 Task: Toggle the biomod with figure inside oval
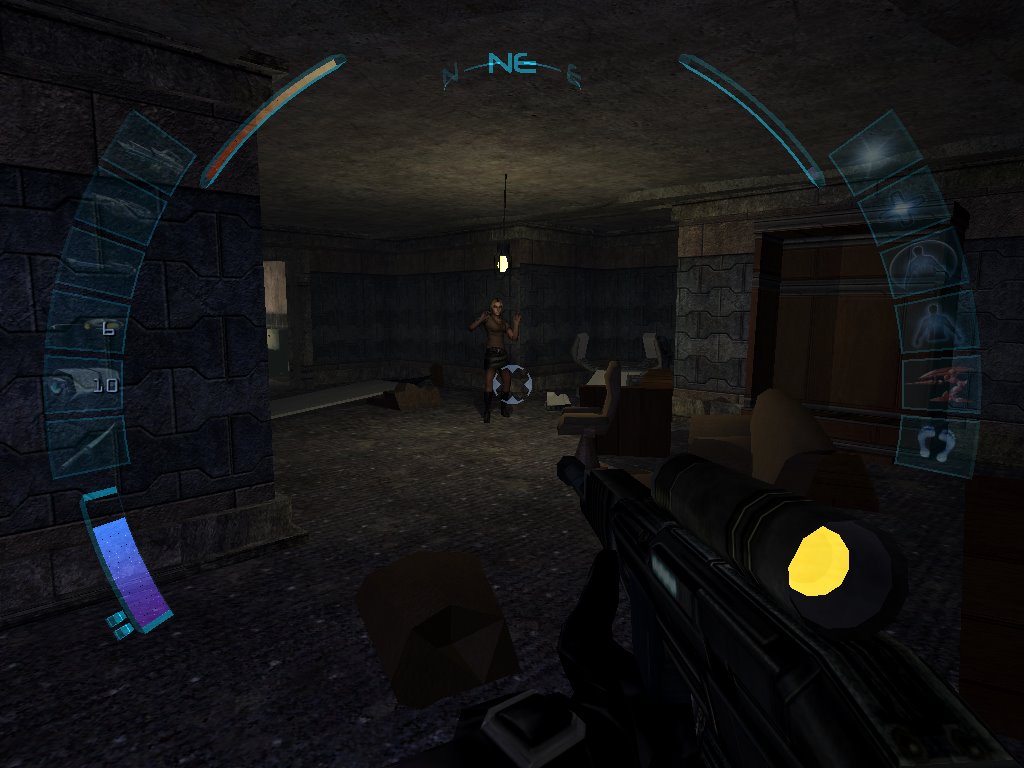(924, 265)
